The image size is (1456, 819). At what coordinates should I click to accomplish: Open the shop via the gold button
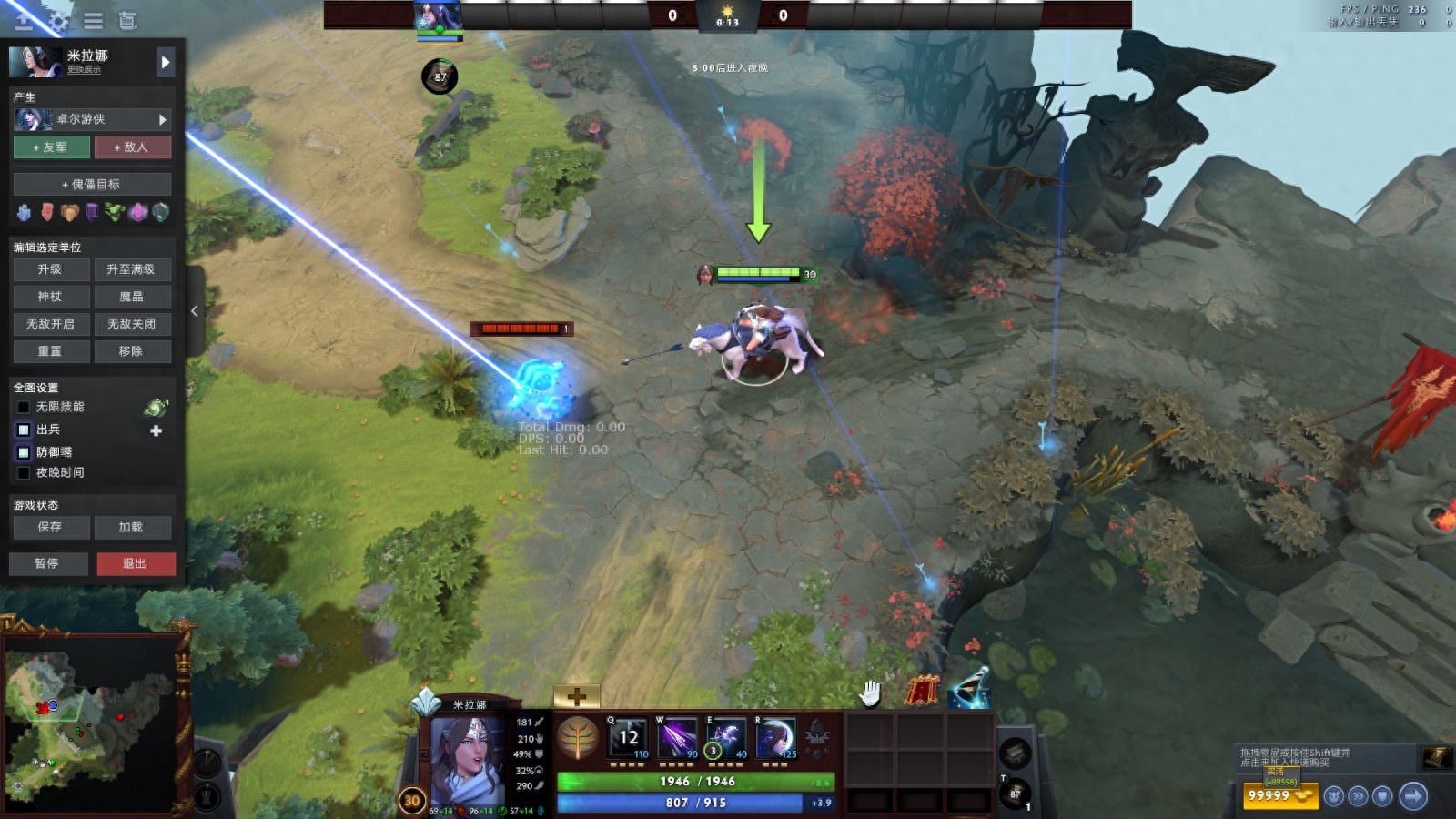click(1279, 795)
